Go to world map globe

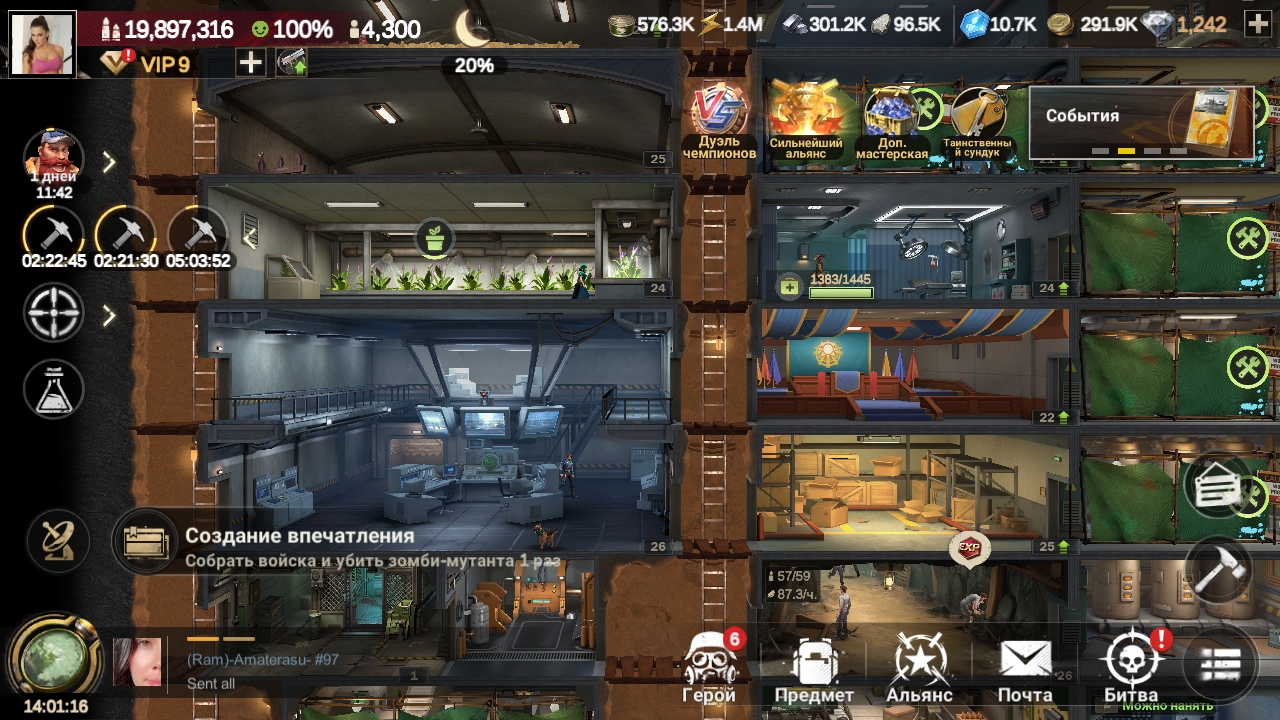click(x=53, y=658)
